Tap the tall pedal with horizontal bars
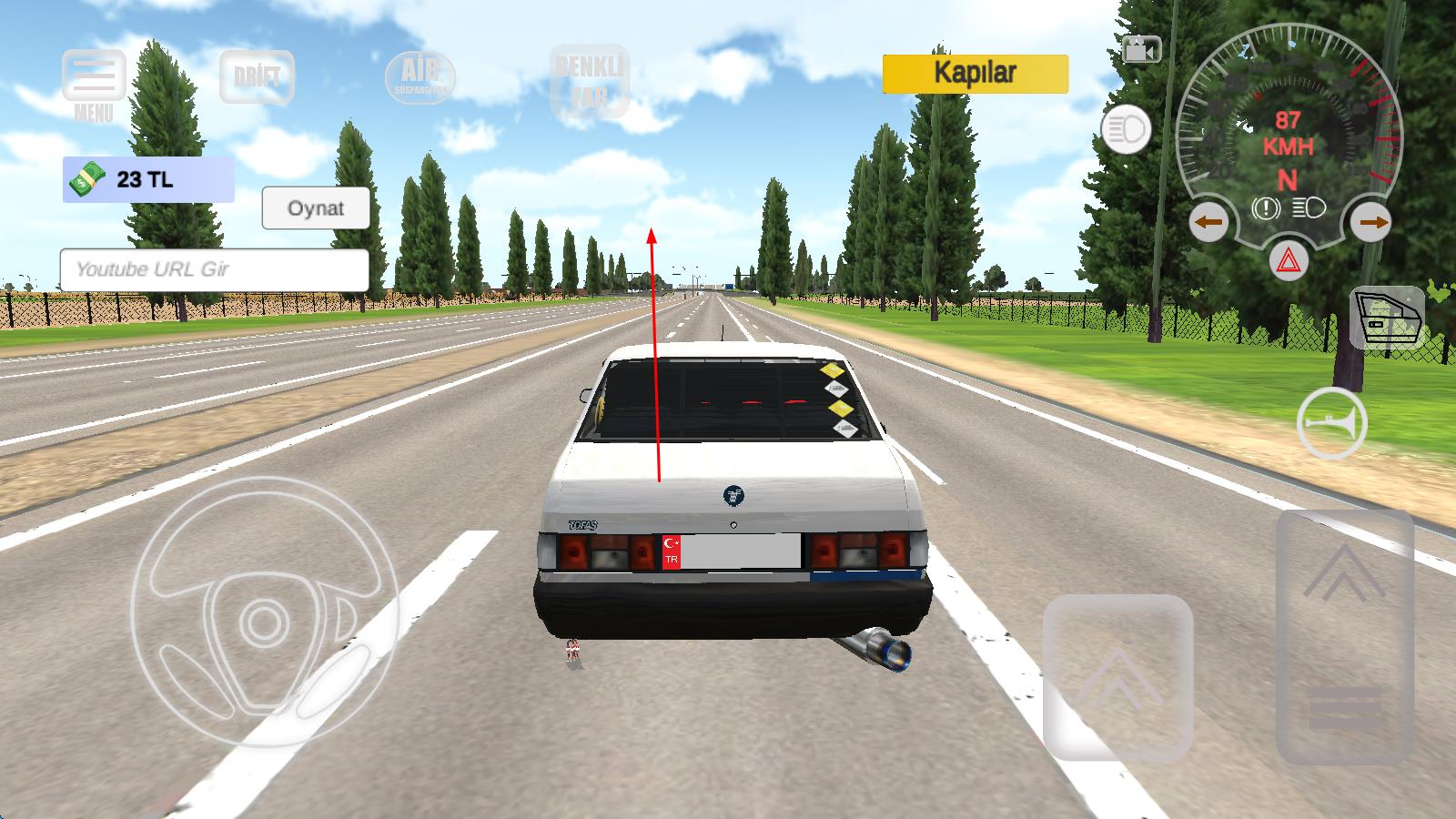 click(x=1344, y=637)
